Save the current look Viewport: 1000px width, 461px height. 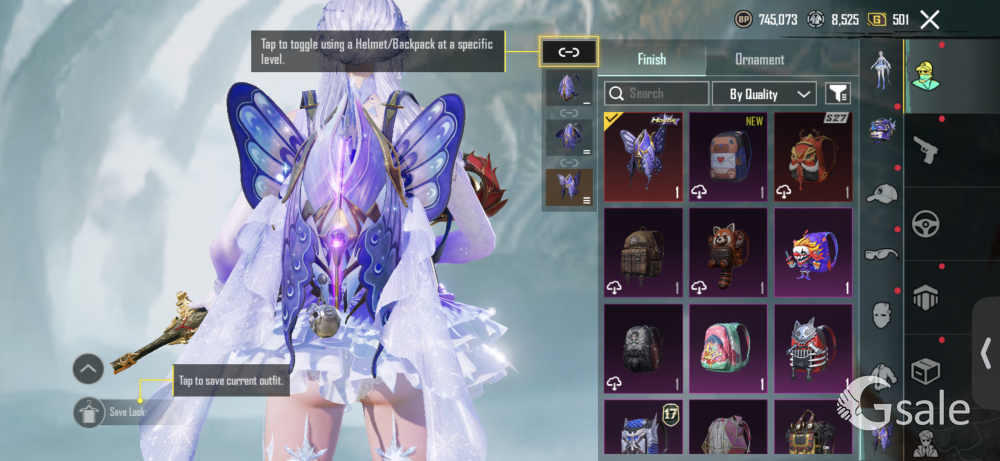90,411
